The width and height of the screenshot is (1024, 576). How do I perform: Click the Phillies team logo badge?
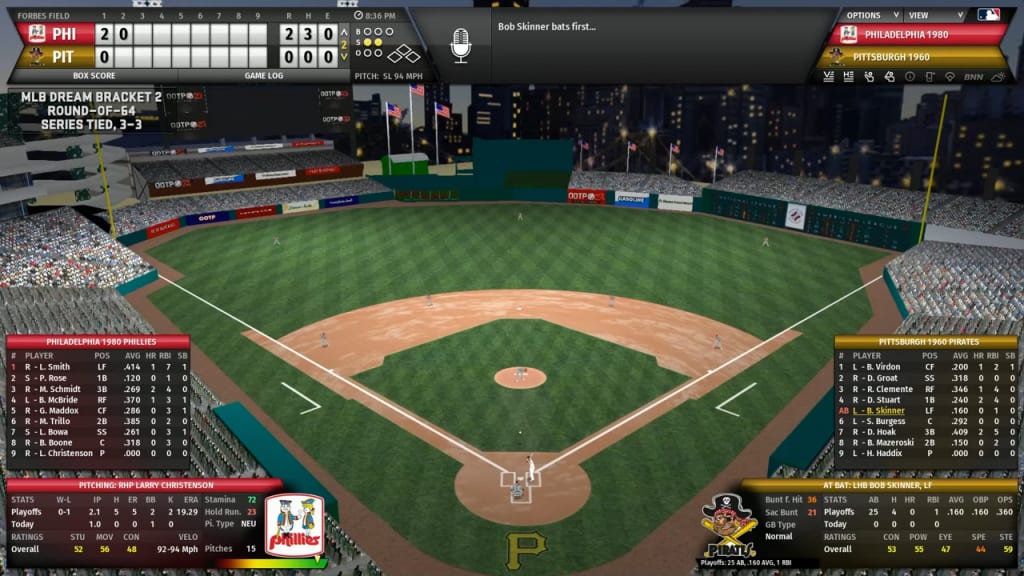click(x=294, y=527)
